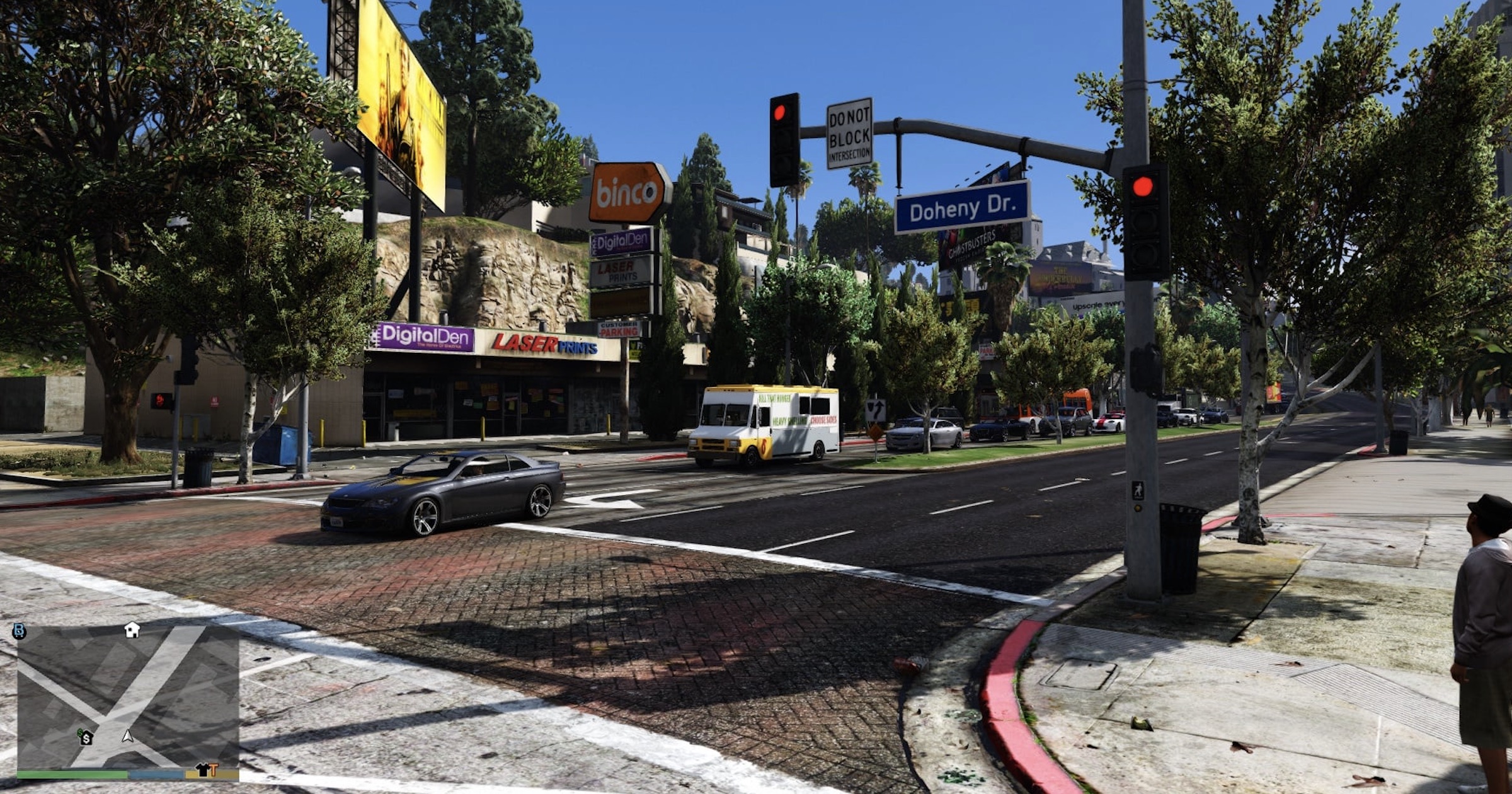Open the CUSTOMER PARKING sign
1512x794 pixels.
(619, 329)
